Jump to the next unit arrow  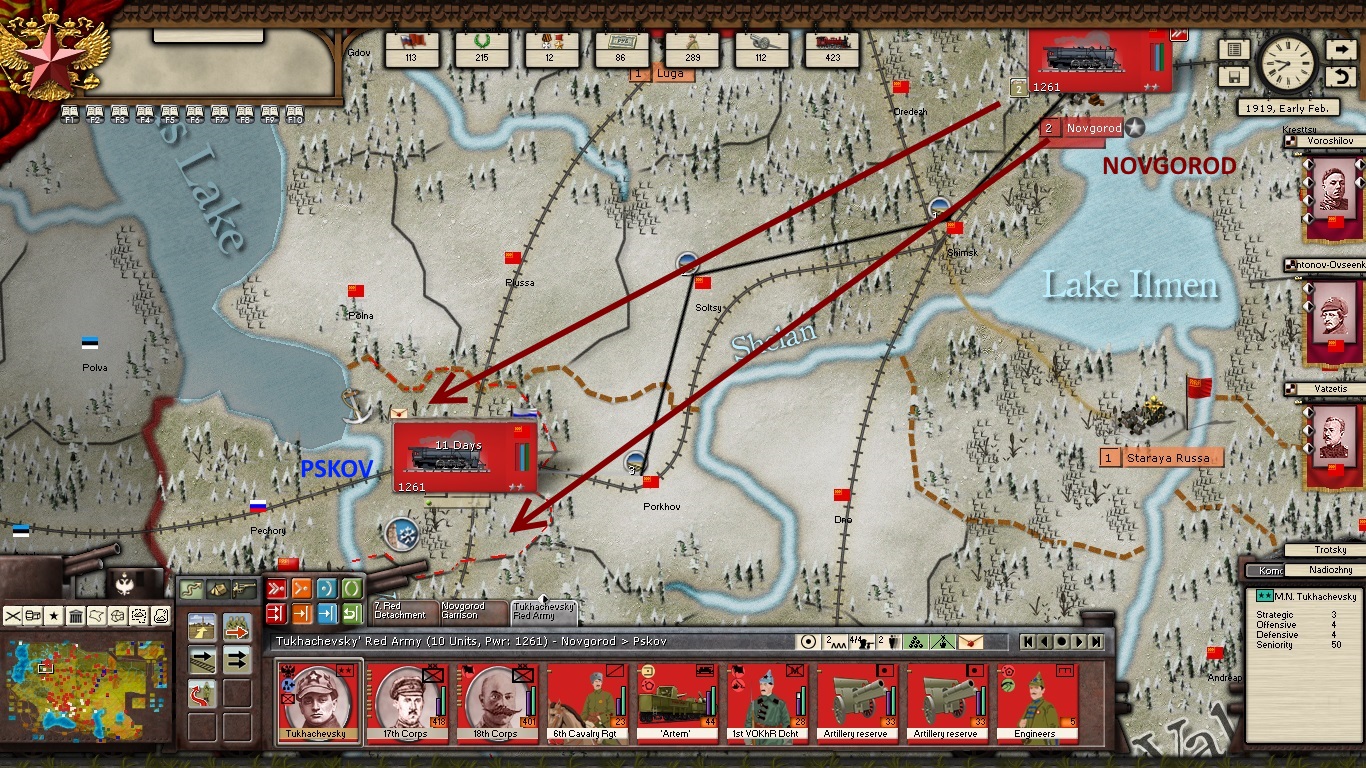[1079, 641]
